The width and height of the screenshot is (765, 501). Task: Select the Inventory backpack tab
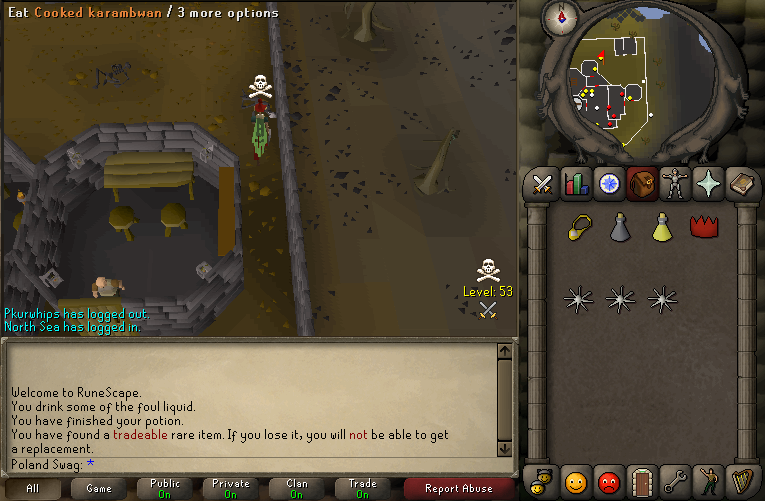(641, 185)
